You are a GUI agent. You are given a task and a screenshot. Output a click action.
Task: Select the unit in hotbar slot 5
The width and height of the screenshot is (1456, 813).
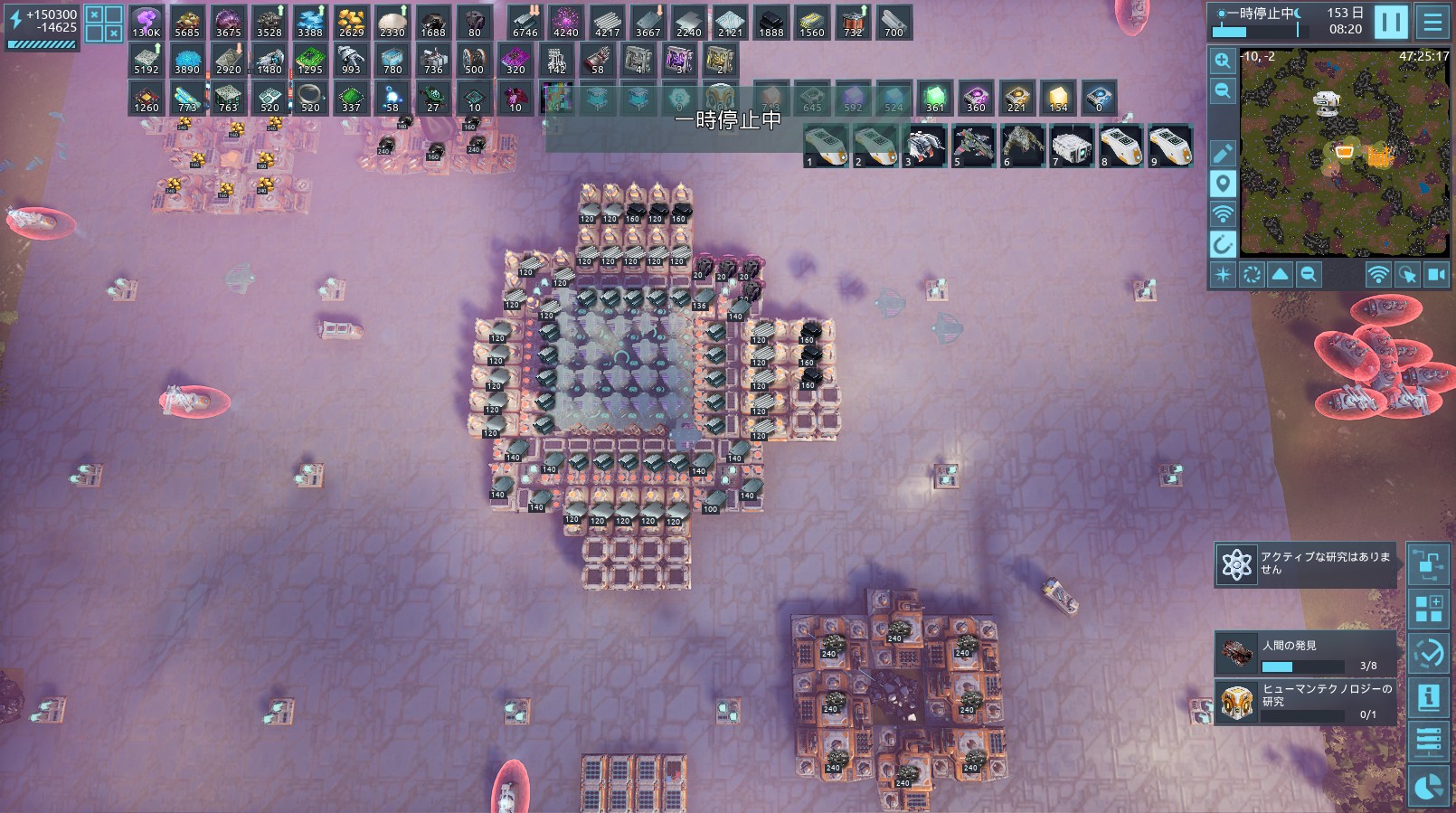pos(973,147)
